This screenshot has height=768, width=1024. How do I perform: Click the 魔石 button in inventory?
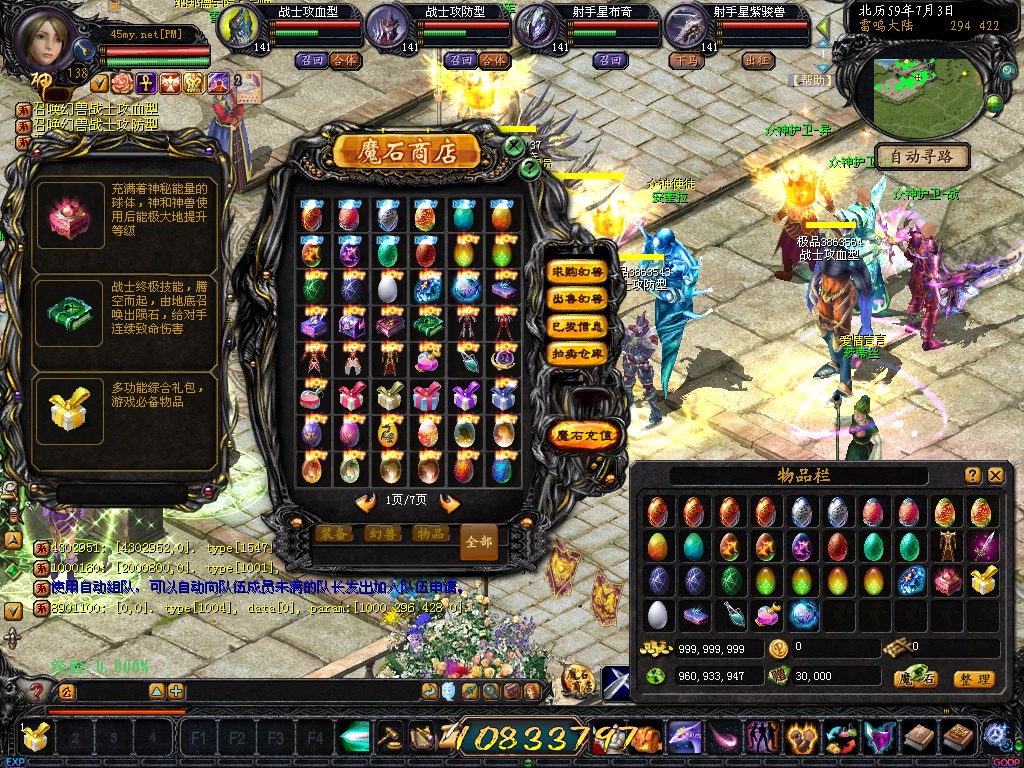pos(914,679)
